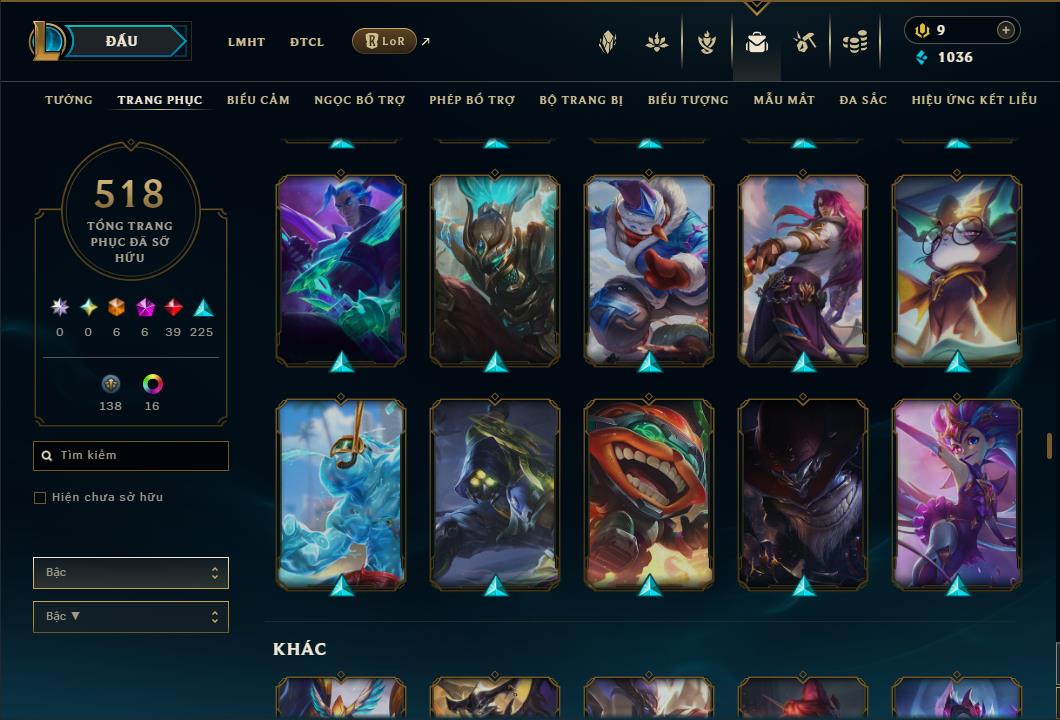Switch to the TƯỚNG tab
Viewport: 1060px width, 720px height.
(69, 100)
